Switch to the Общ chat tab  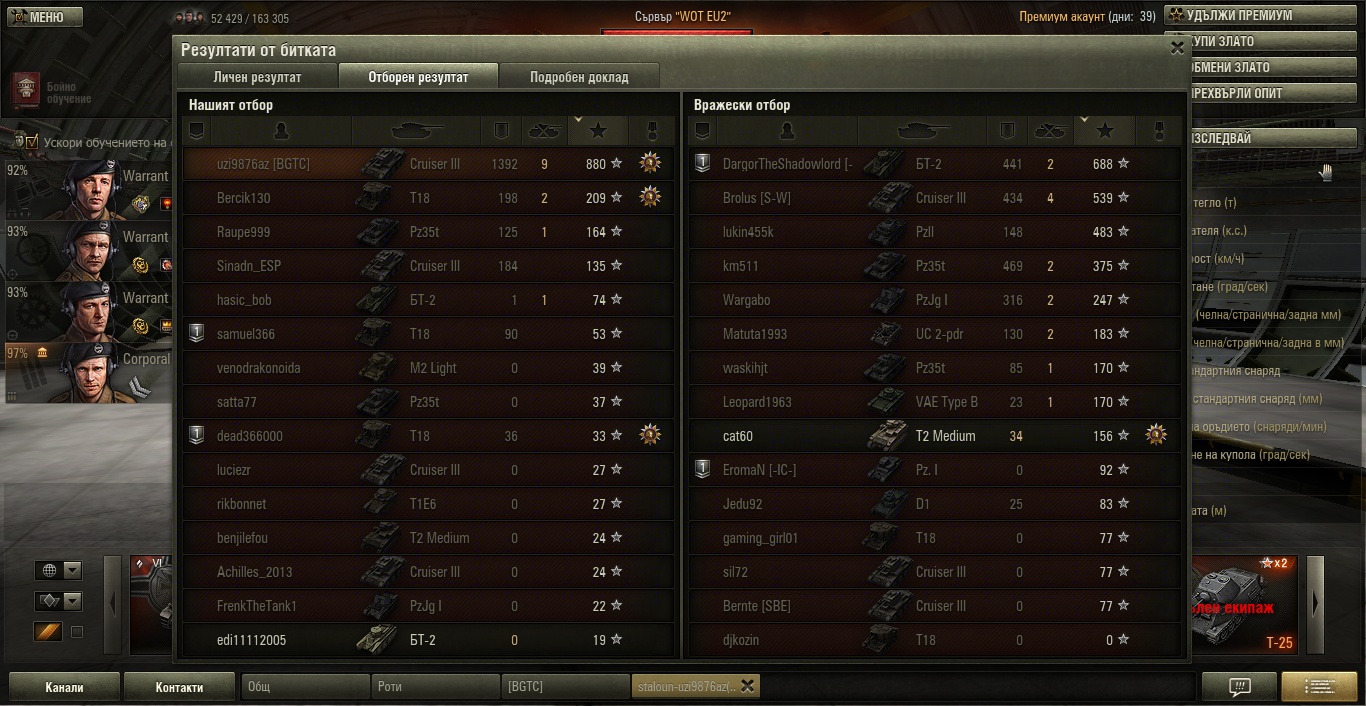coord(304,687)
